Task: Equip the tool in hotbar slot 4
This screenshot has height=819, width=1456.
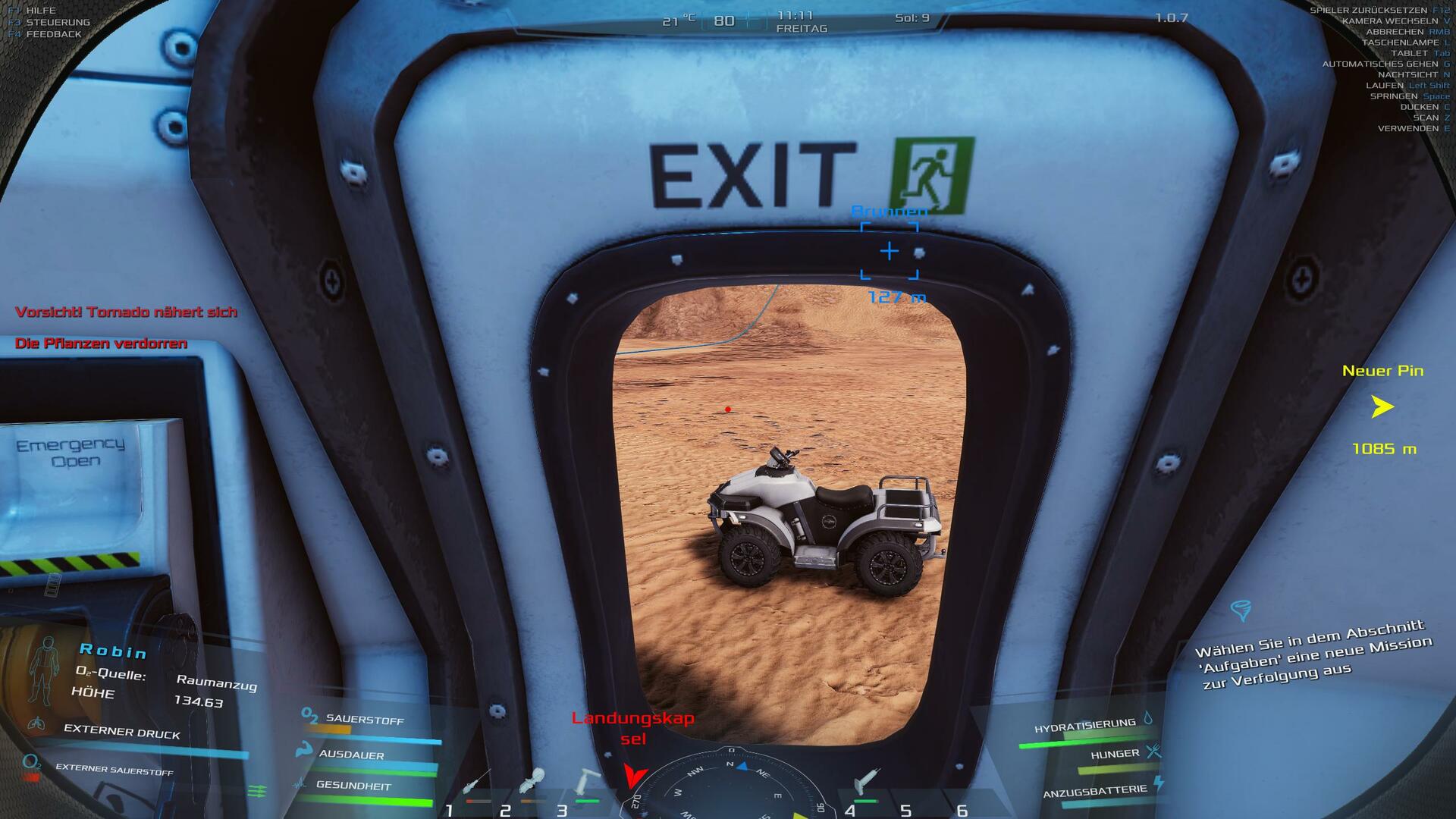Action: [x=866, y=781]
